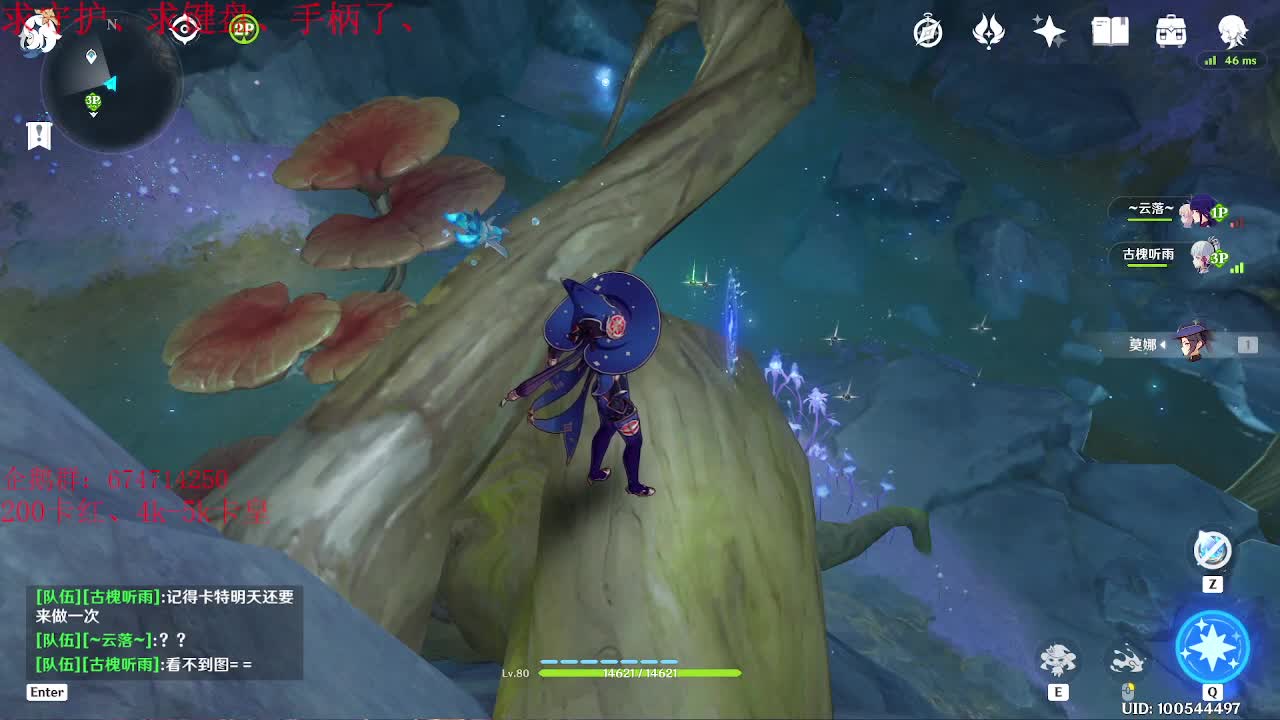The width and height of the screenshot is (1280, 720).
Task: Select player nameplate ~云落~ with 1P tag
Action: click(x=1160, y=212)
